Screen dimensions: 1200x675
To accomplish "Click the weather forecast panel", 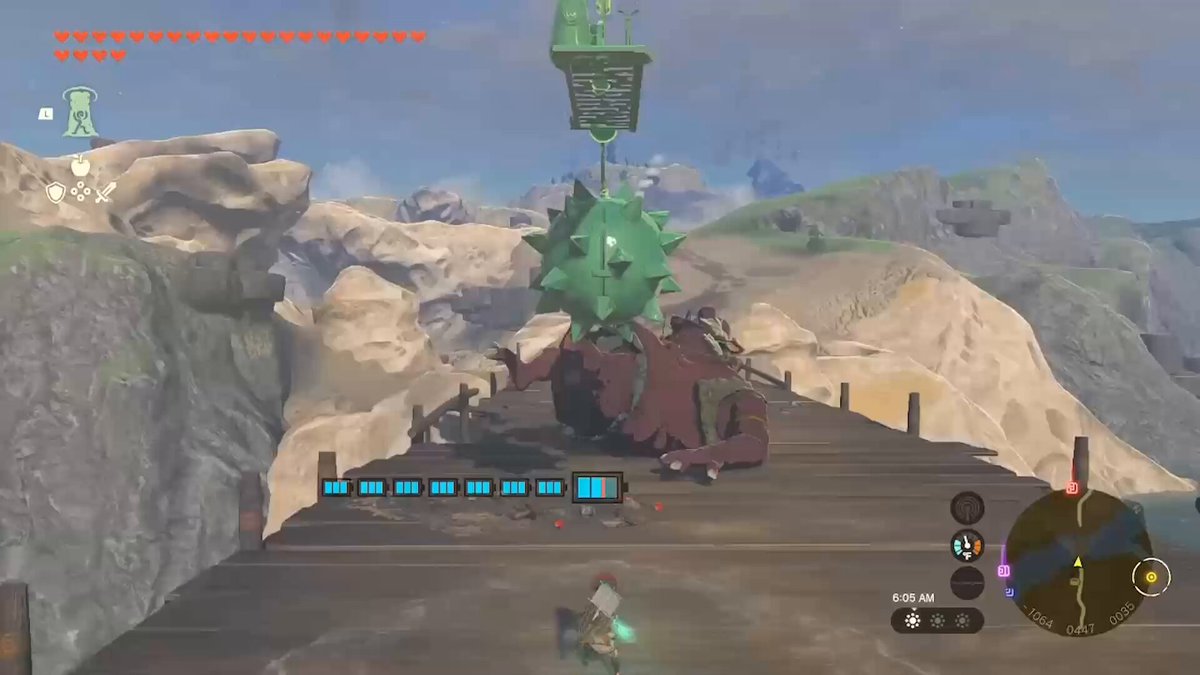I will pyautogui.click(x=937, y=621).
